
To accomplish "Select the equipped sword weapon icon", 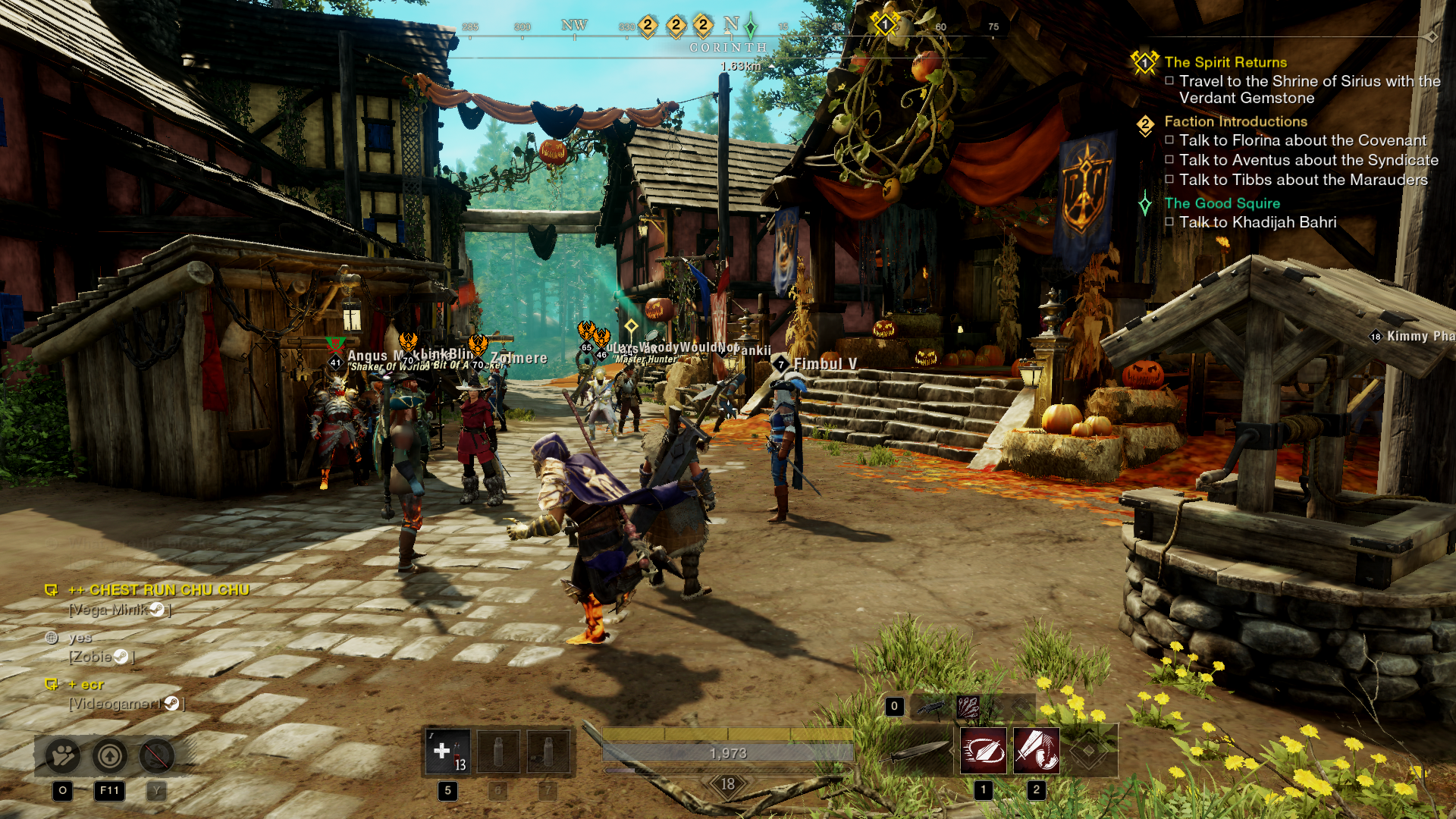I will coord(916,751).
